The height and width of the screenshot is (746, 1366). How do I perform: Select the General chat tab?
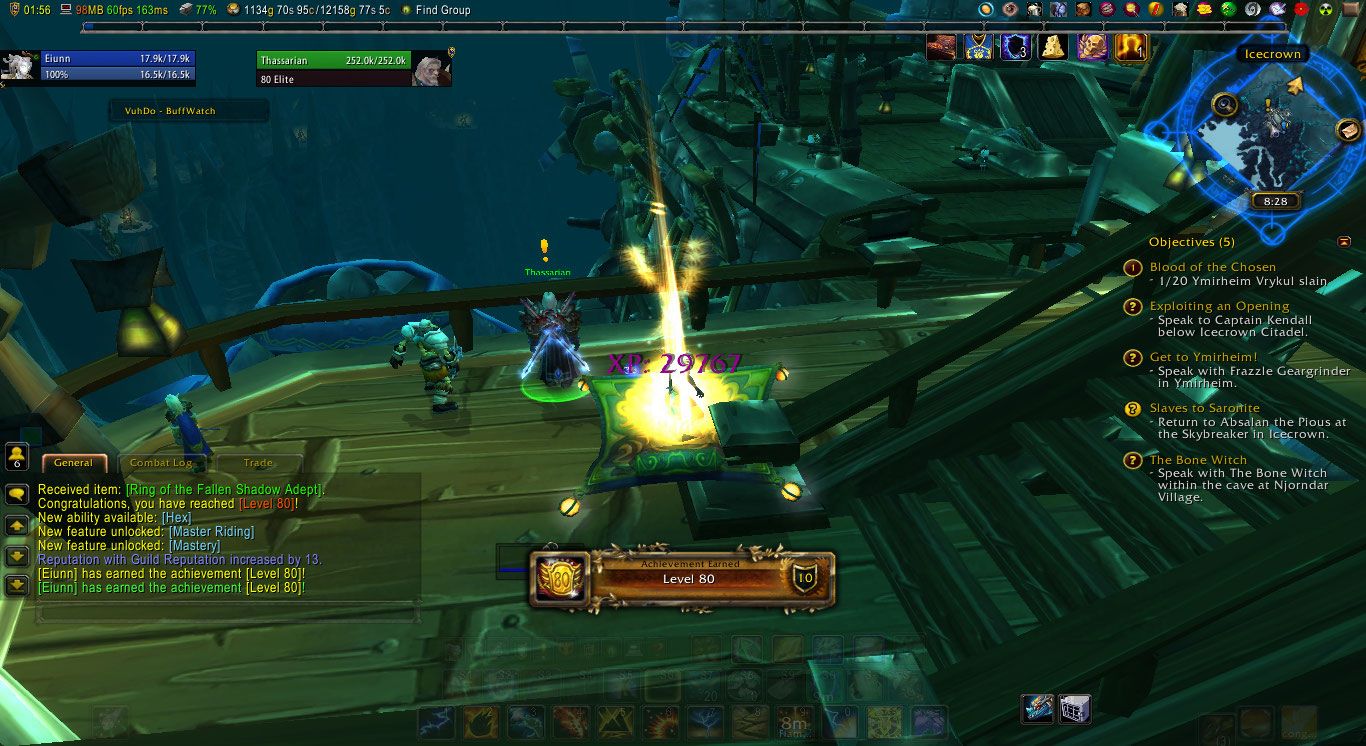[x=73, y=463]
